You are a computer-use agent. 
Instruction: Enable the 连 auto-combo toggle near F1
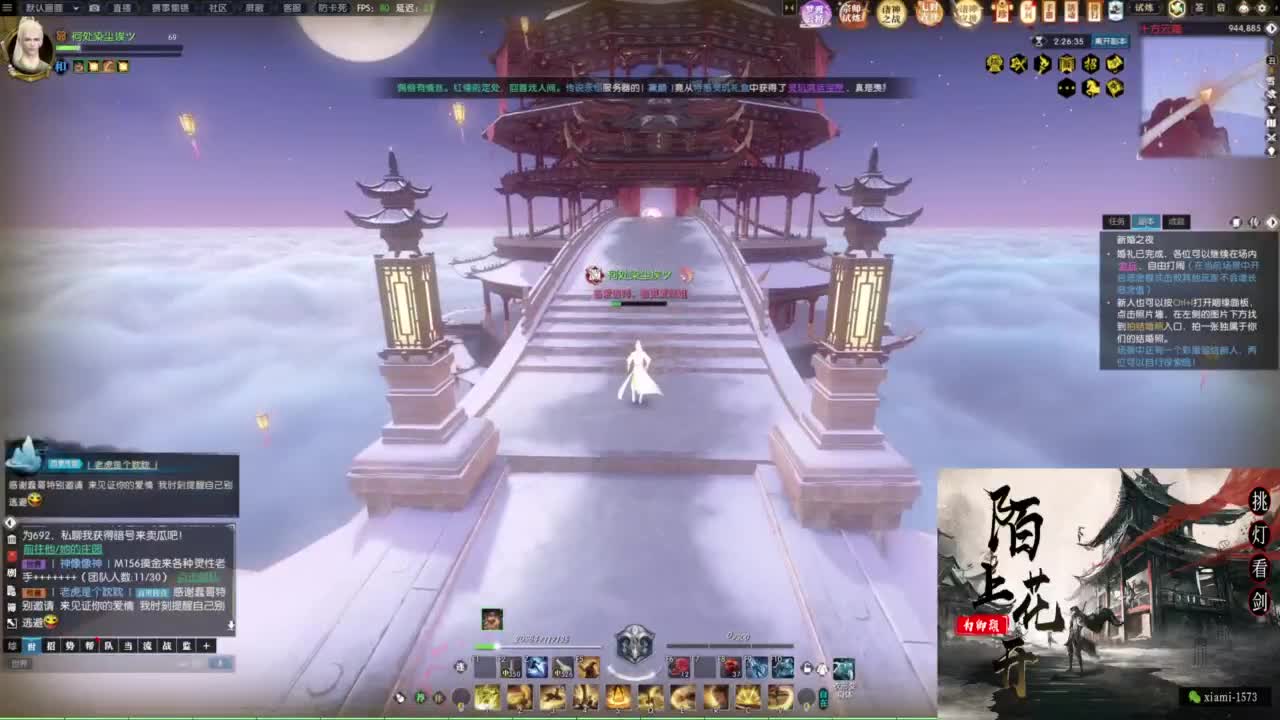tap(462, 667)
